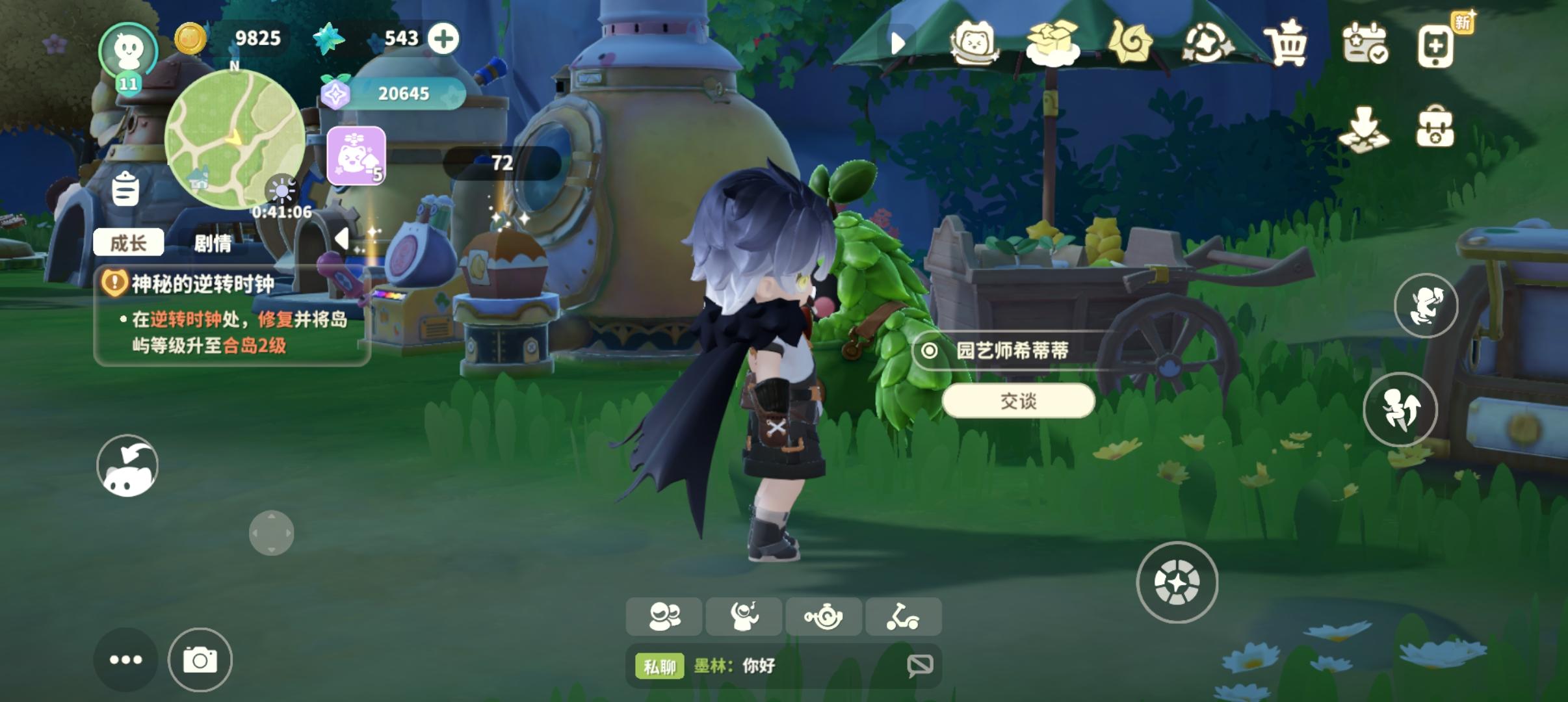Switch to the 成长 tab
Image resolution: width=1568 pixels, height=702 pixels.
point(129,241)
